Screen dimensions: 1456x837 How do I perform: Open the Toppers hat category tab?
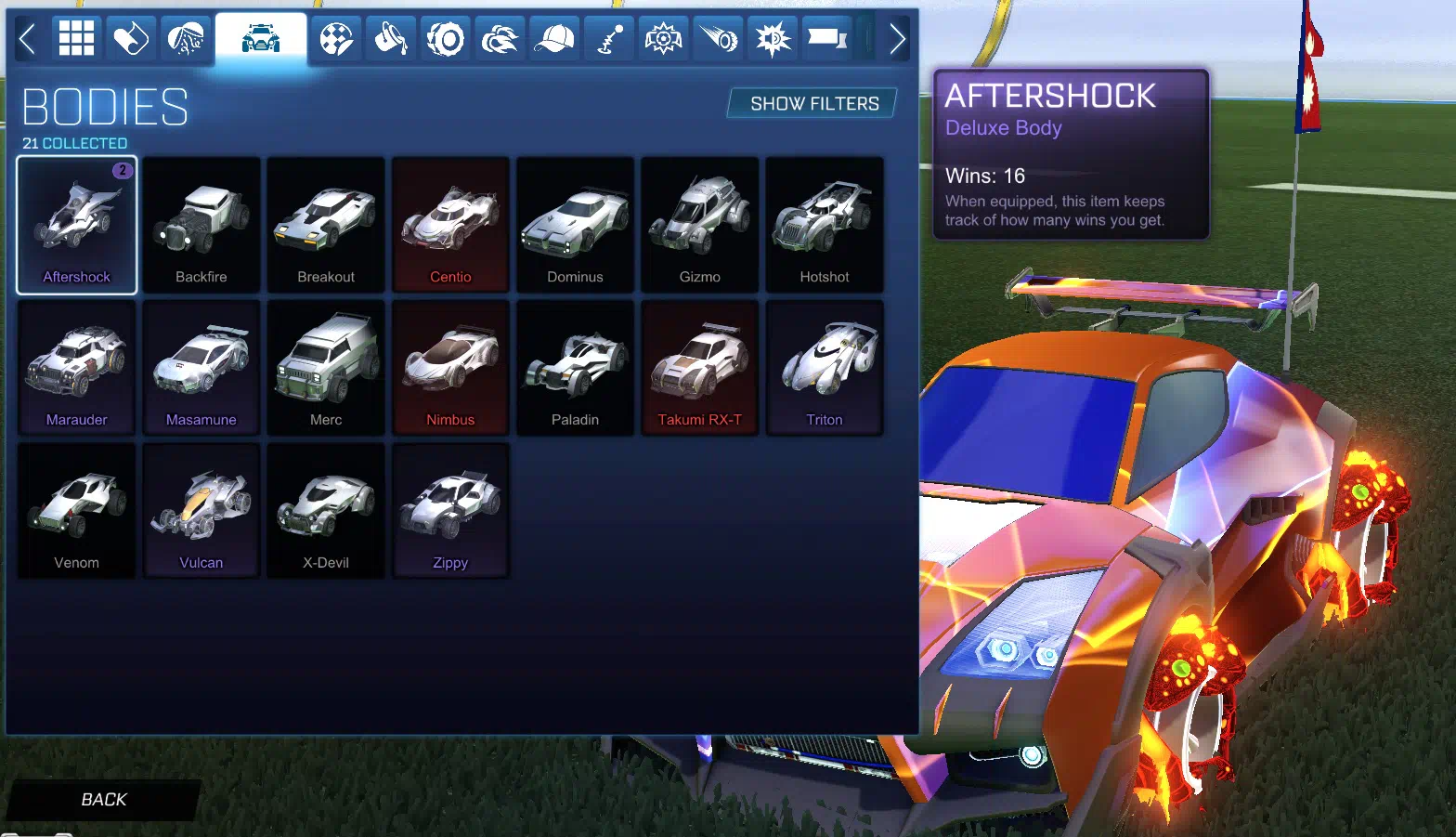(554, 39)
